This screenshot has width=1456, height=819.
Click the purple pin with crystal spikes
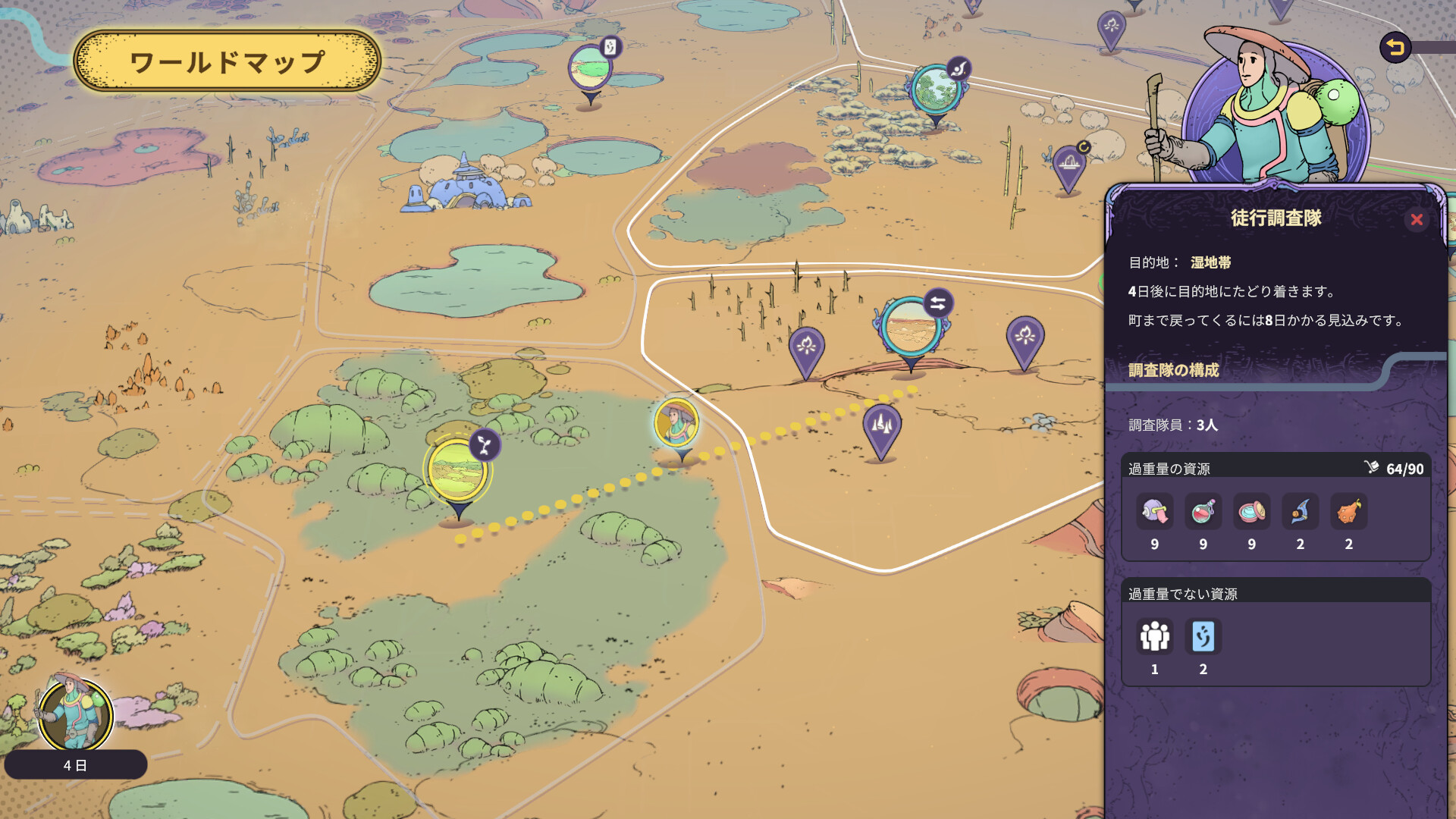click(881, 426)
